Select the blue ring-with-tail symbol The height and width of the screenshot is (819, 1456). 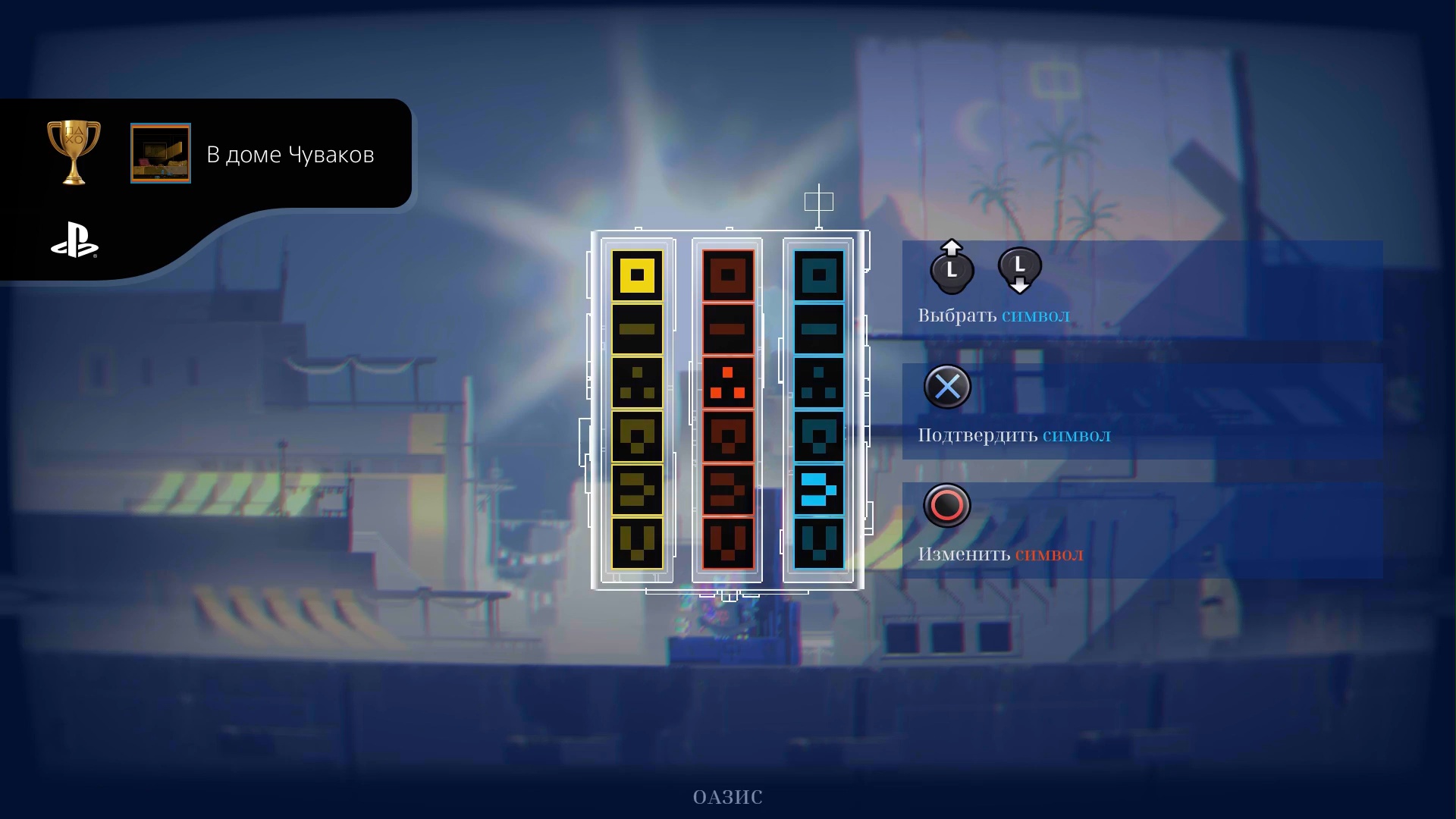(819, 437)
